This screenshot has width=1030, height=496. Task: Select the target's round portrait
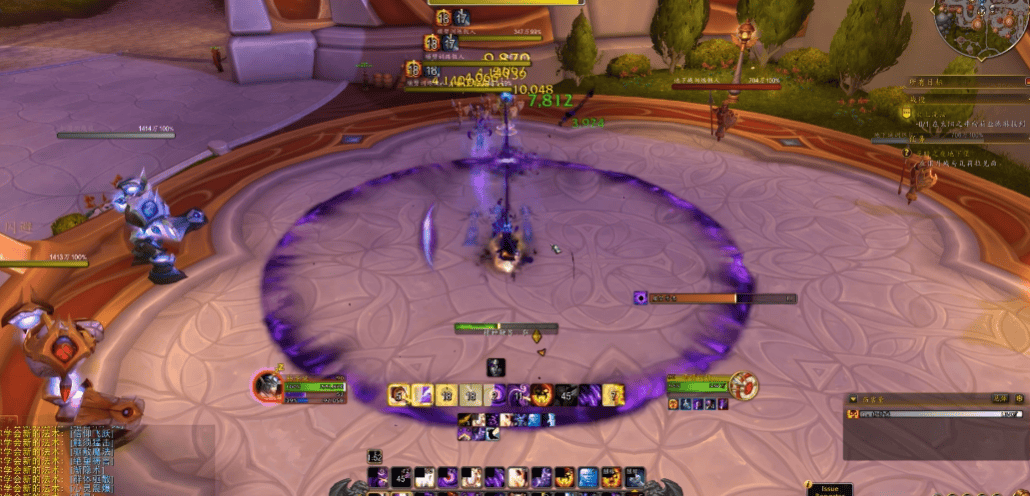743,385
